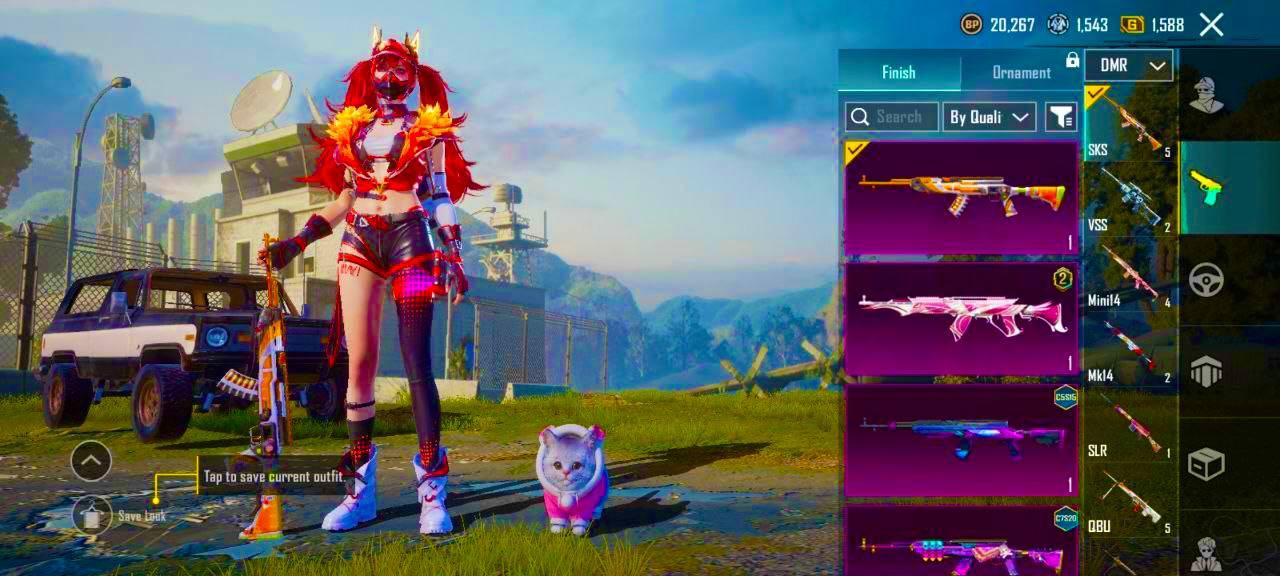
Task: Open the yellow pistol weapons category
Action: point(1206,187)
